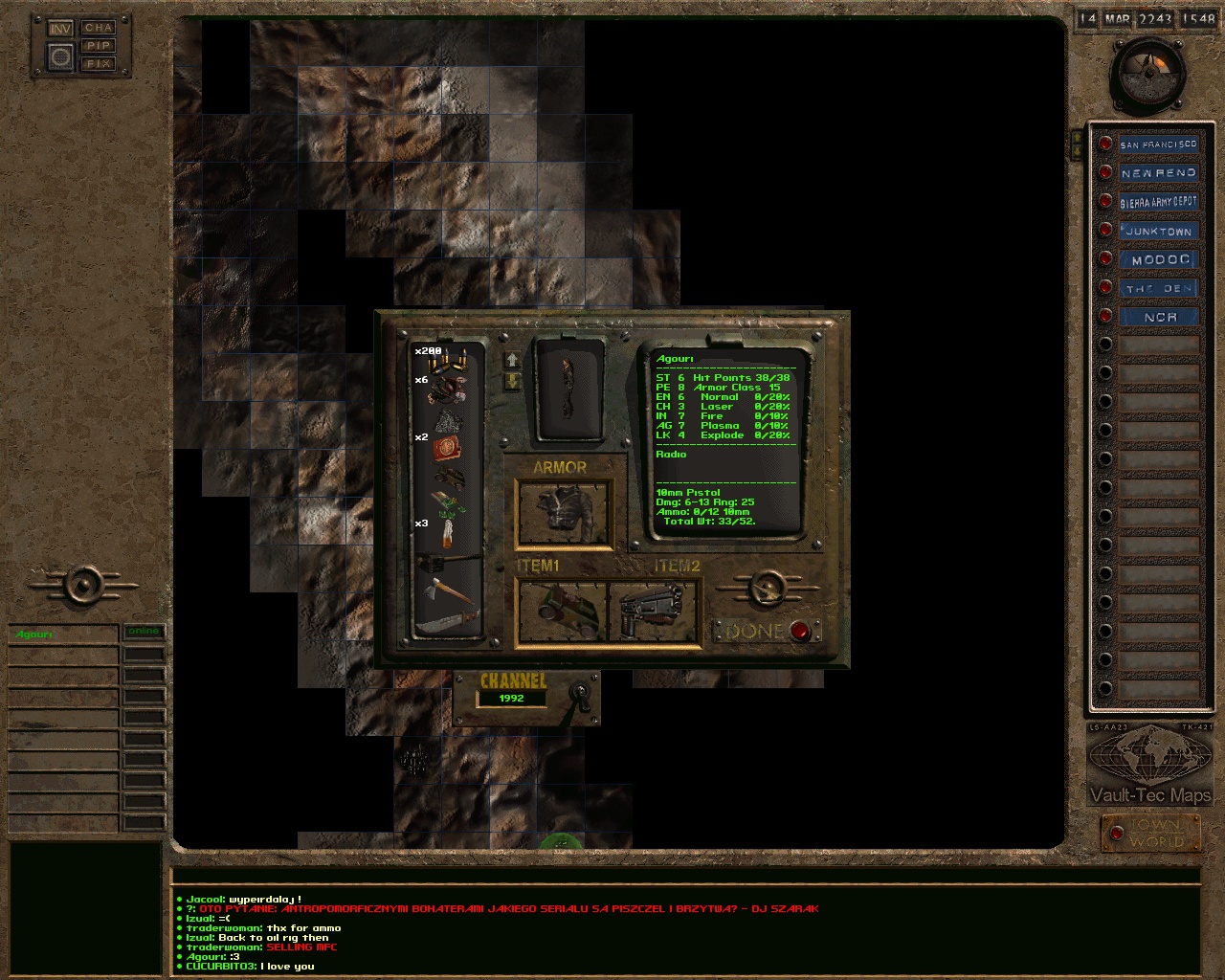Open the INV inventory button

60,29
